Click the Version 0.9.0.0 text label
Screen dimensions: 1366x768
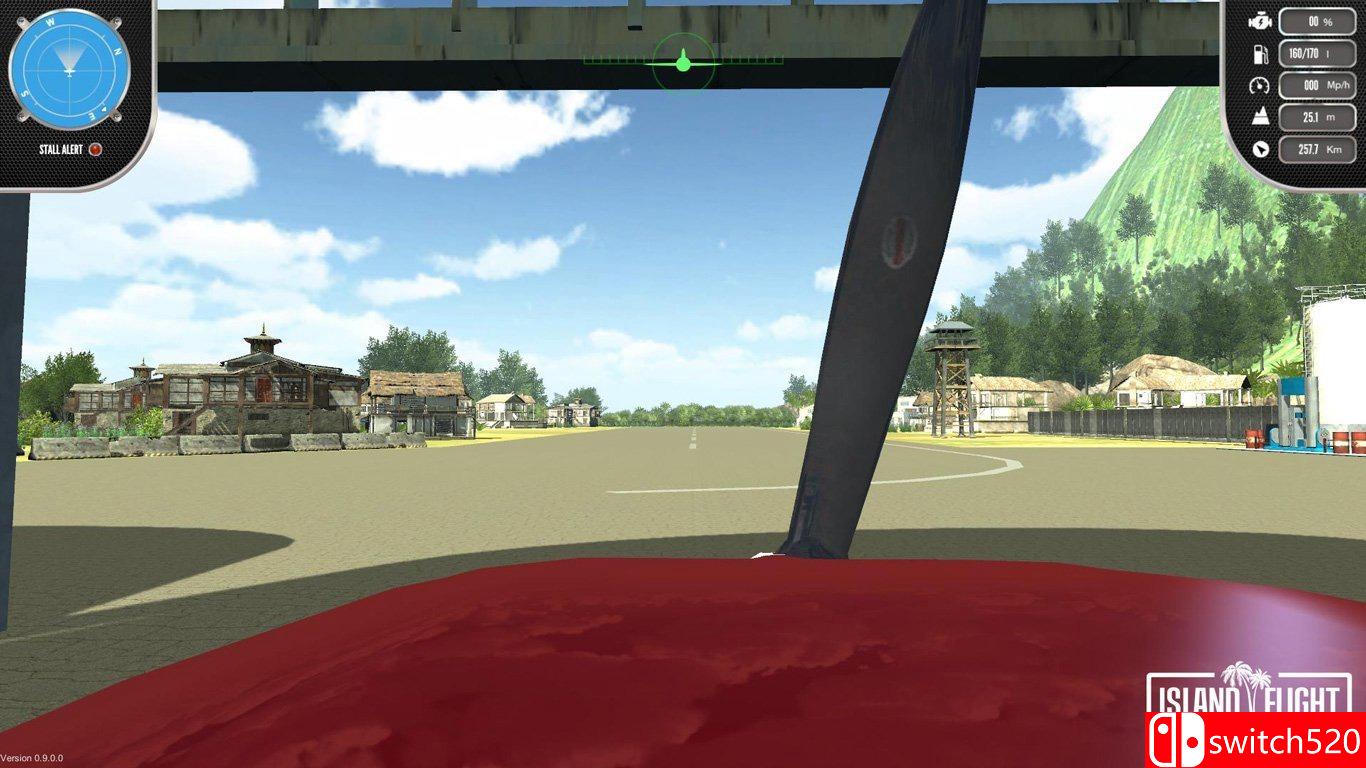pyautogui.click(x=33, y=756)
